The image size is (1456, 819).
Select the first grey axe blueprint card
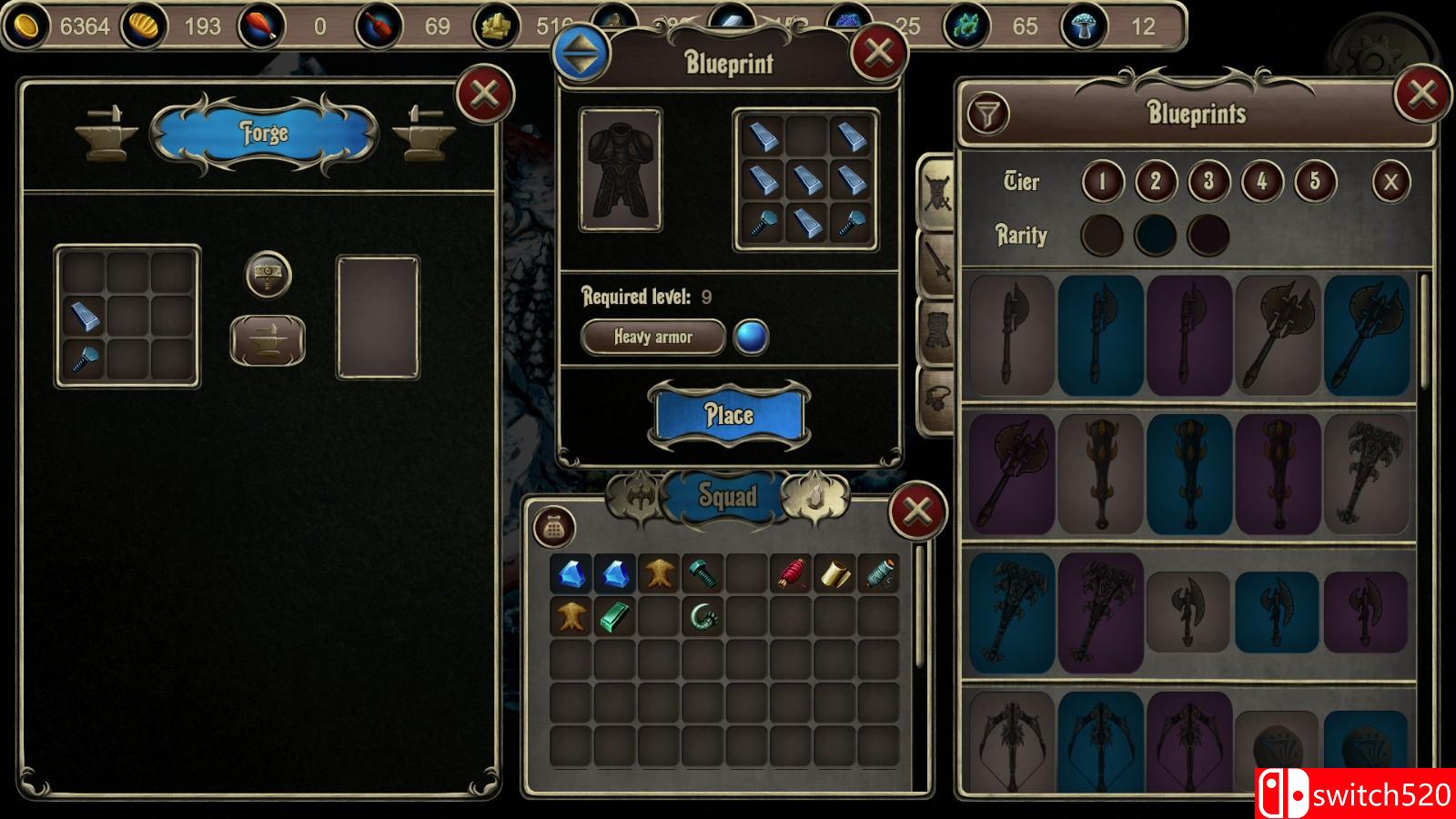[x=1012, y=336]
